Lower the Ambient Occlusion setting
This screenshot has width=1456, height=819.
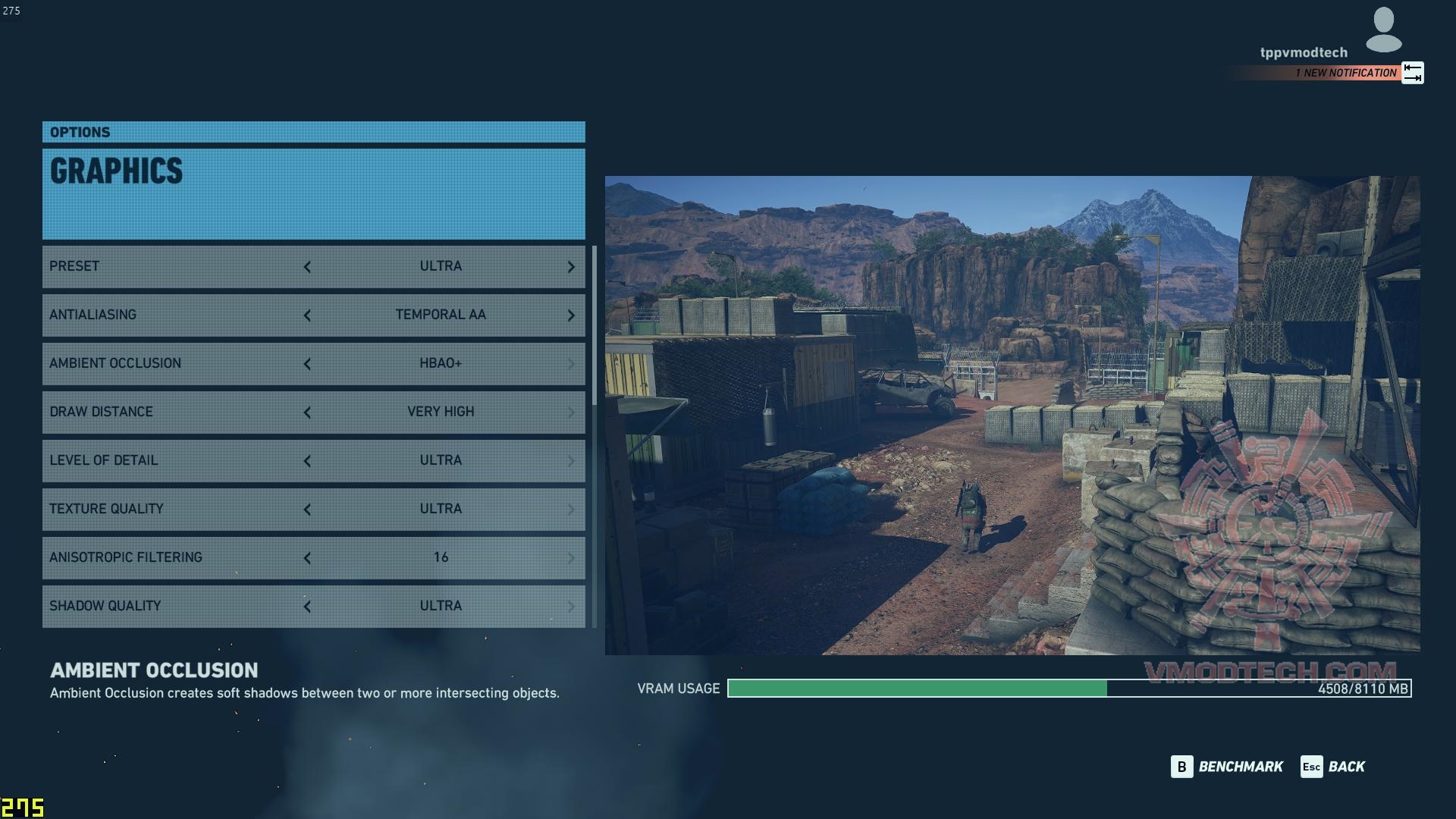307,364
